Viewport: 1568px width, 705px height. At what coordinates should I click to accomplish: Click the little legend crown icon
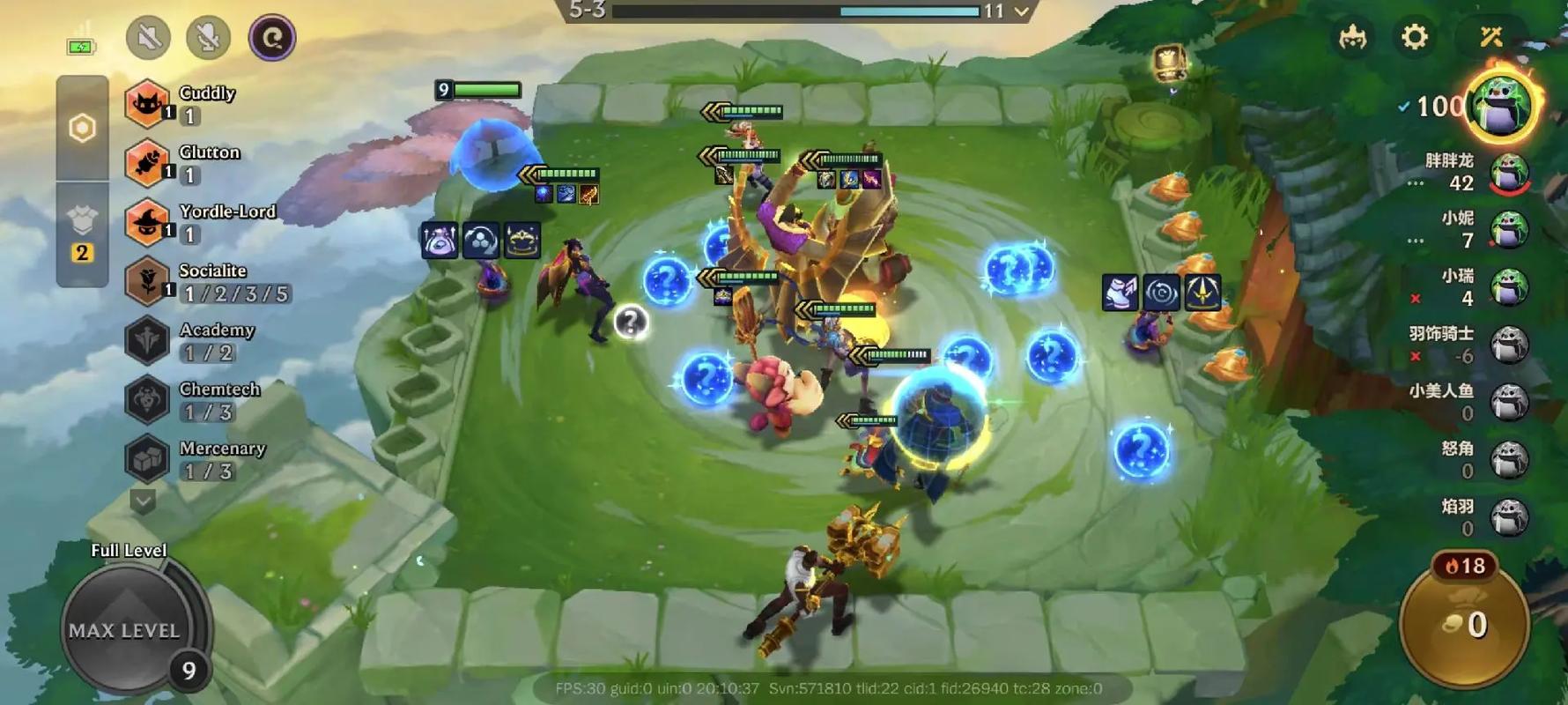(x=1352, y=37)
